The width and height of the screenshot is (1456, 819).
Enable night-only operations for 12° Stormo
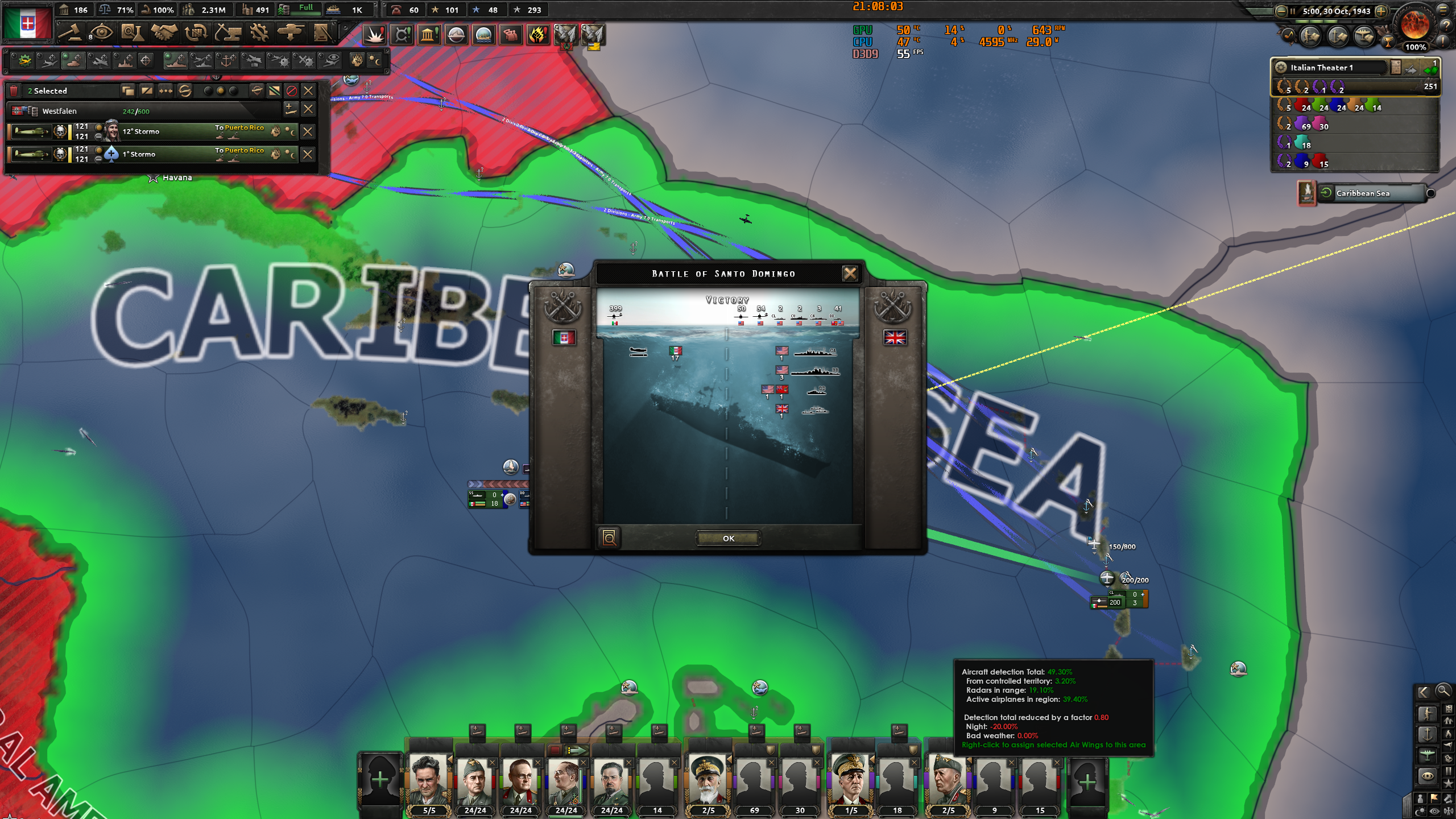(293, 133)
